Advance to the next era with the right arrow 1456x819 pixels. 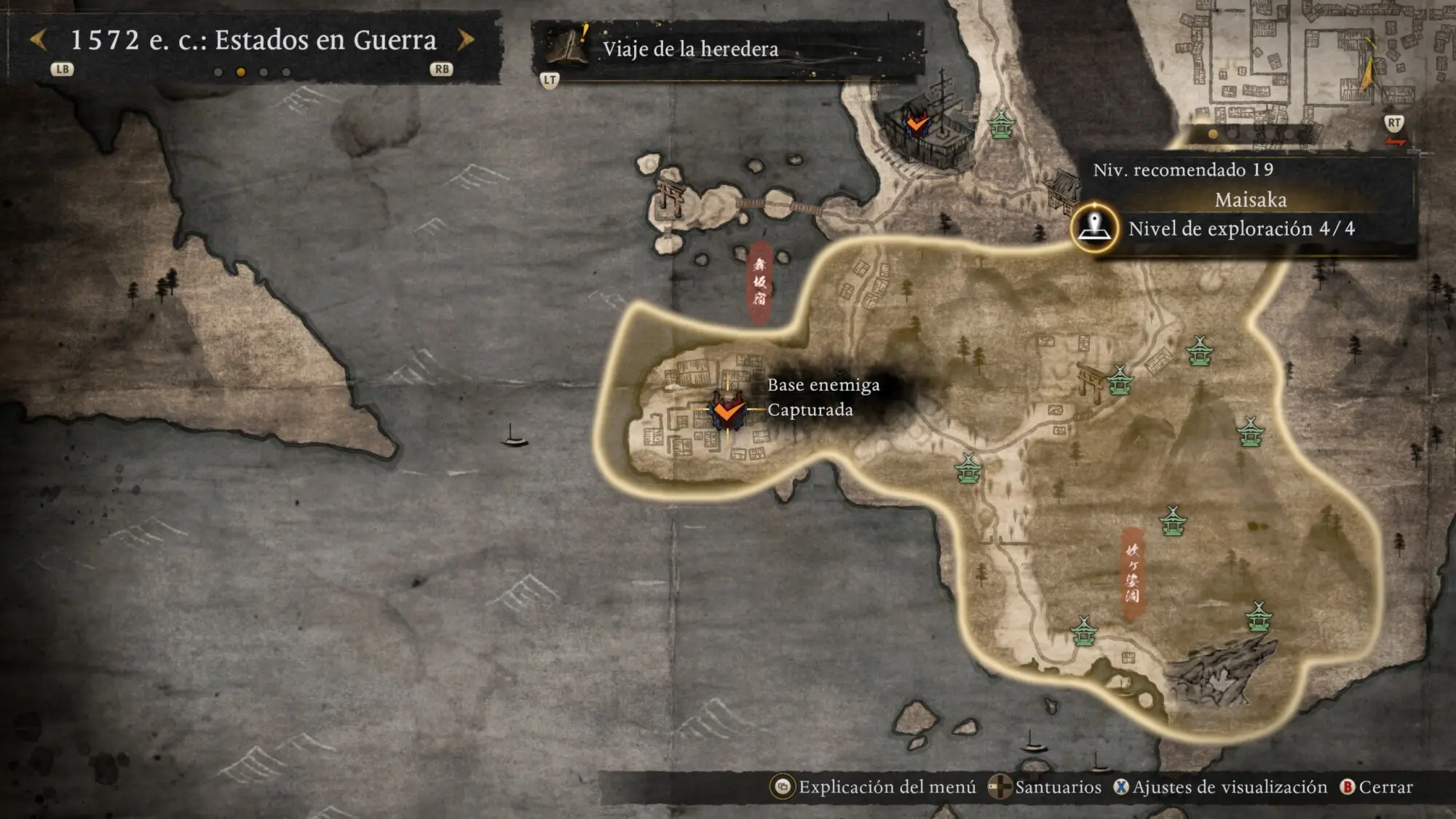[466, 40]
